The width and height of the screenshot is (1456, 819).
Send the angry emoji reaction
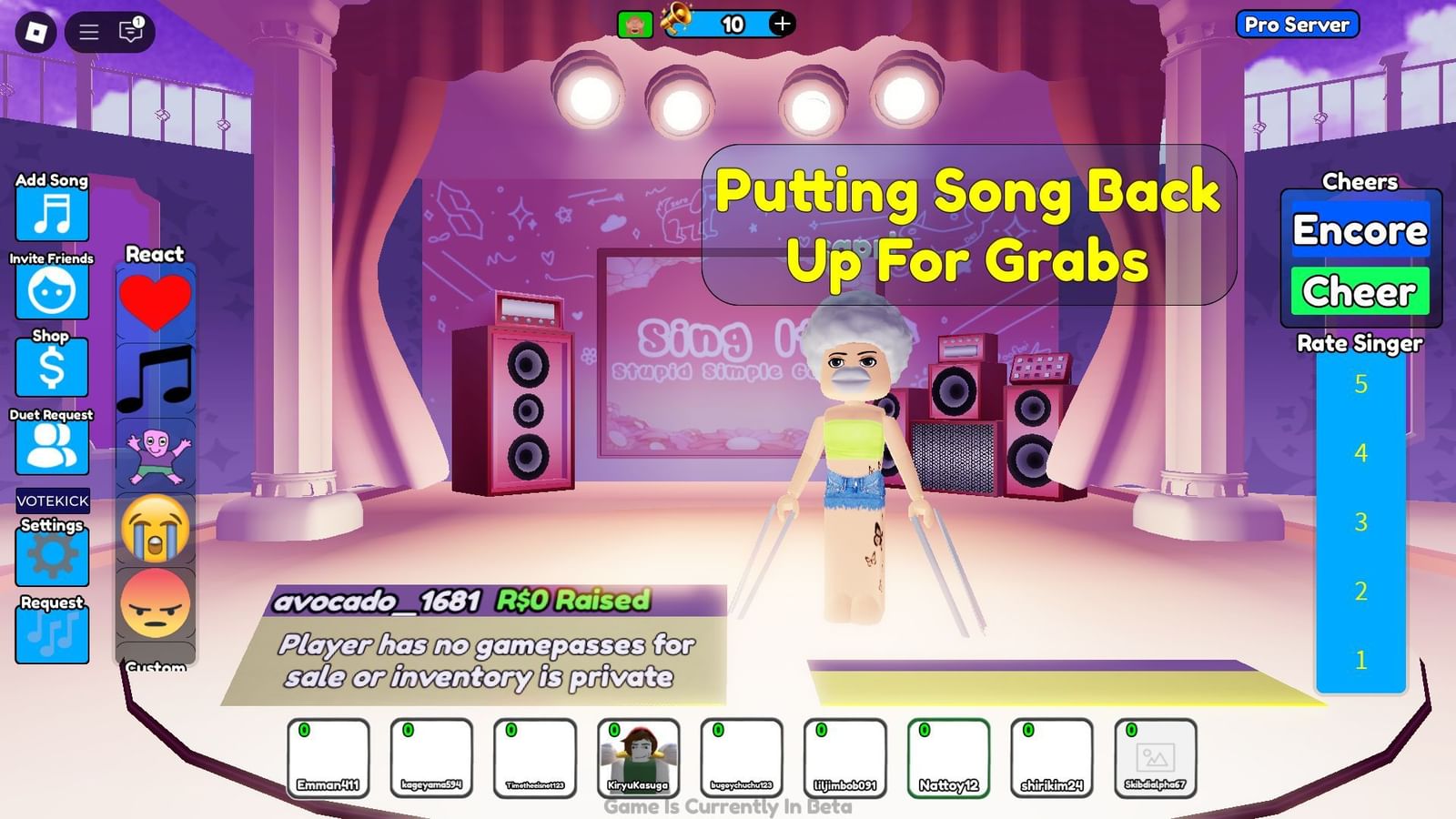pyautogui.click(x=155, y=602)
